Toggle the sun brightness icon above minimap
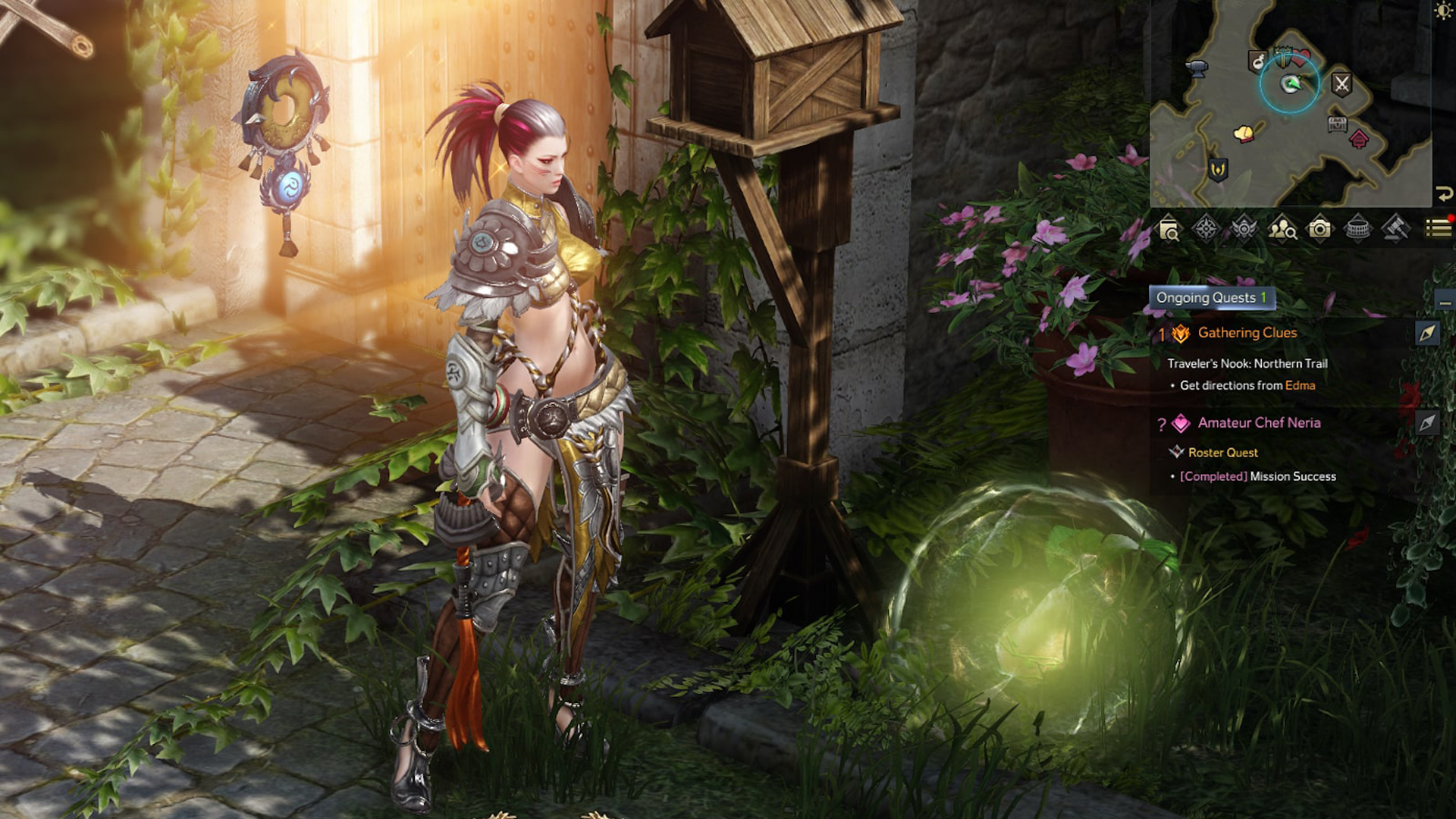 (1443, 11)
